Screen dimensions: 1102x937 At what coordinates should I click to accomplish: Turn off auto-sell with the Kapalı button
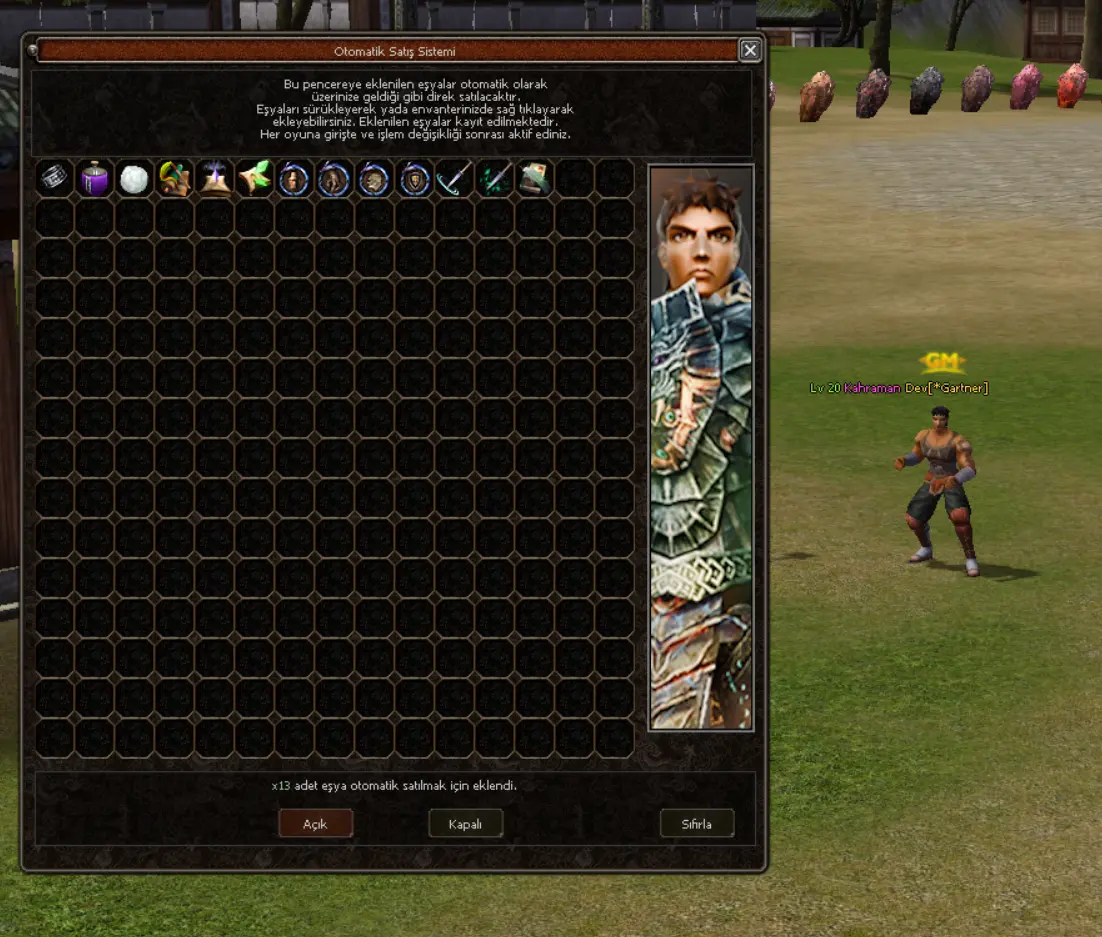465,823
